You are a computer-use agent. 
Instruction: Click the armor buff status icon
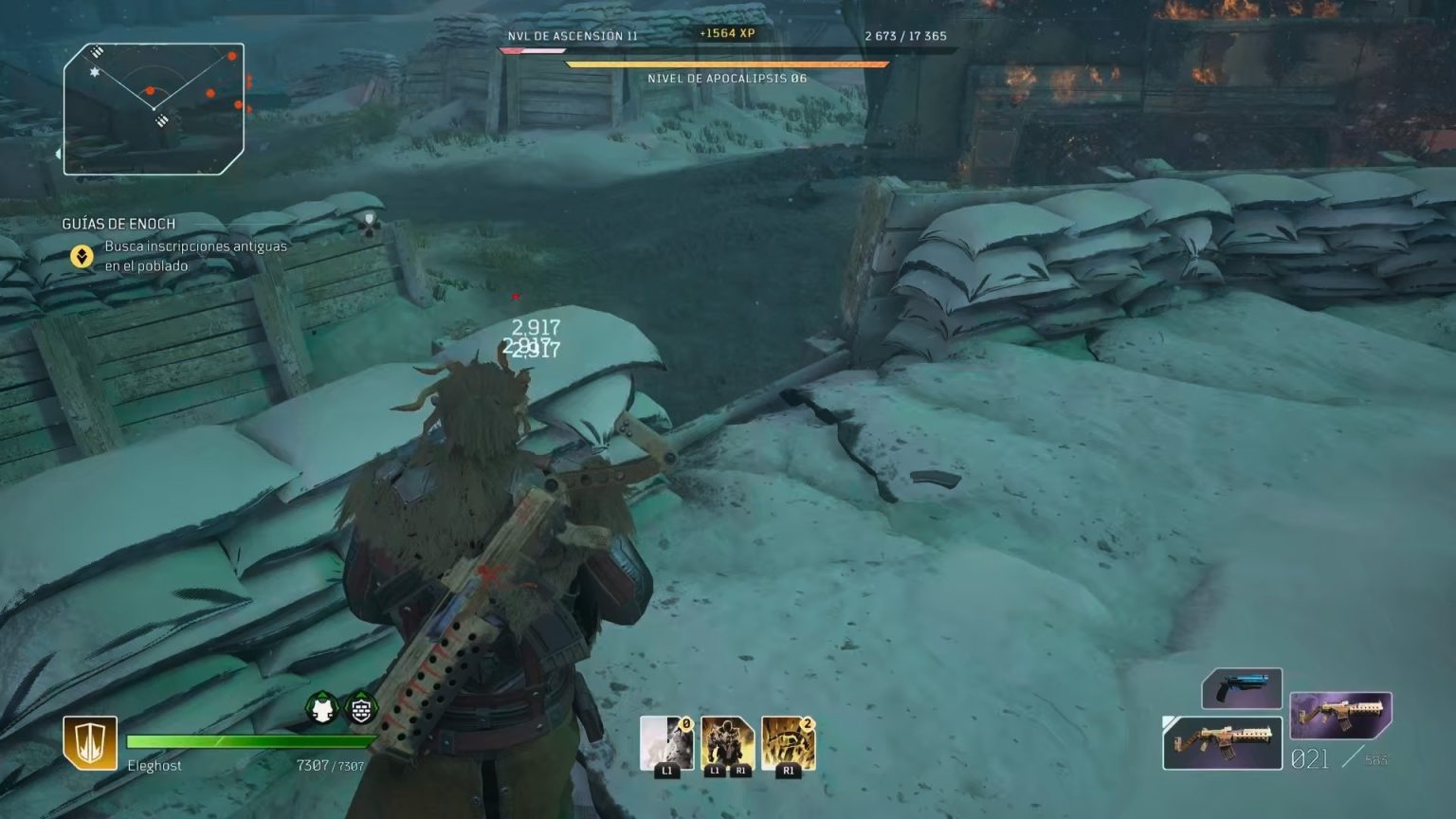tap(322, 708)
